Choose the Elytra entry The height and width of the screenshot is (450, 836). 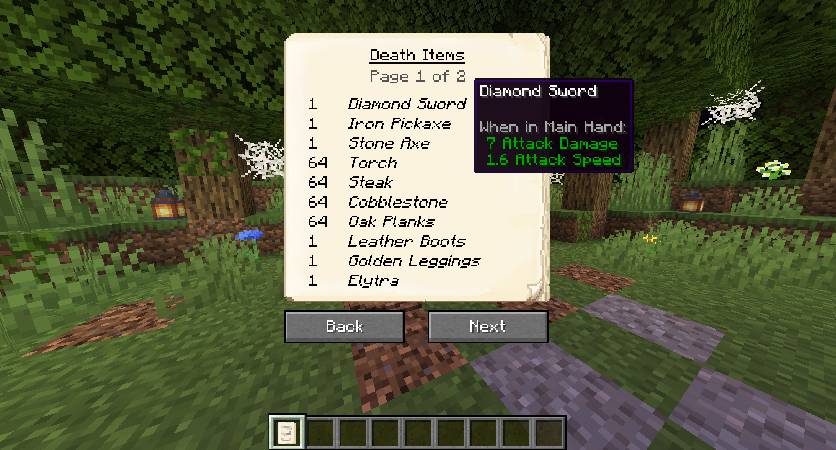(x=373, y=281)
